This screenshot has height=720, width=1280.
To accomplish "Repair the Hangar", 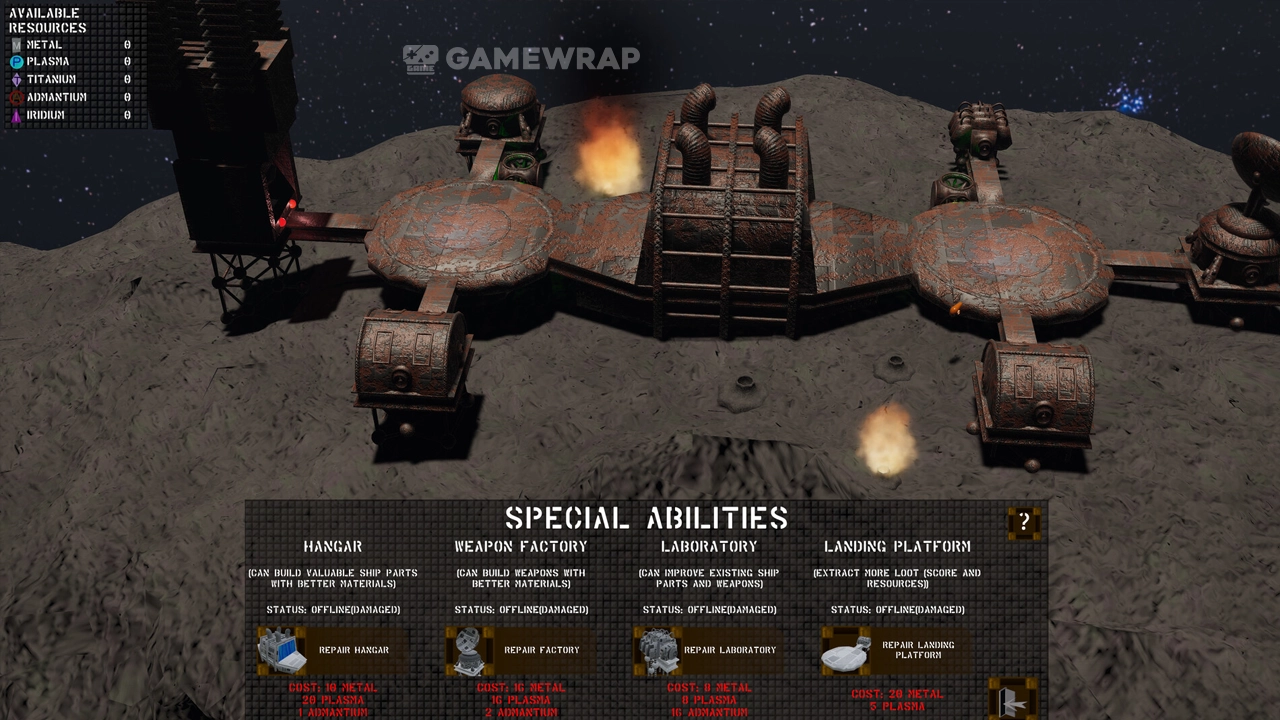I will 333,650.
